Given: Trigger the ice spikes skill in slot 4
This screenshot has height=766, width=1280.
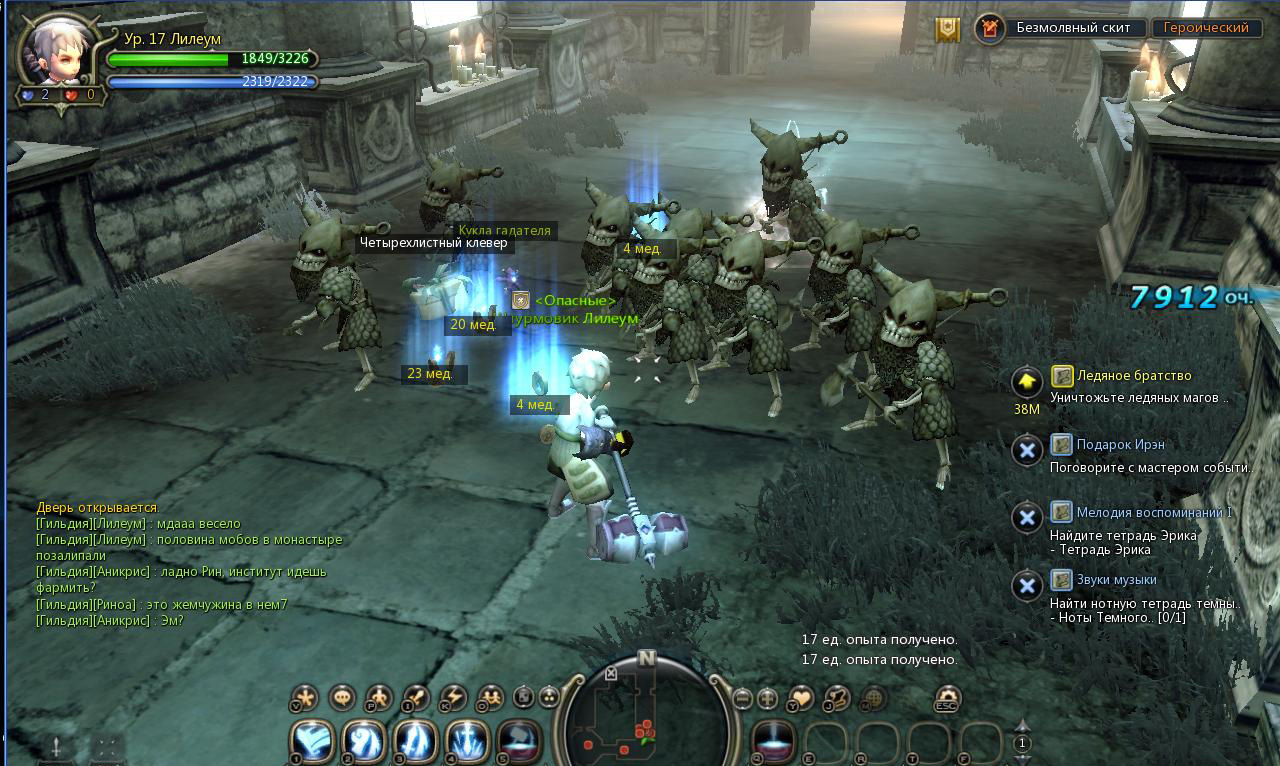Looking at the screenshot, I should pos(467,741).
